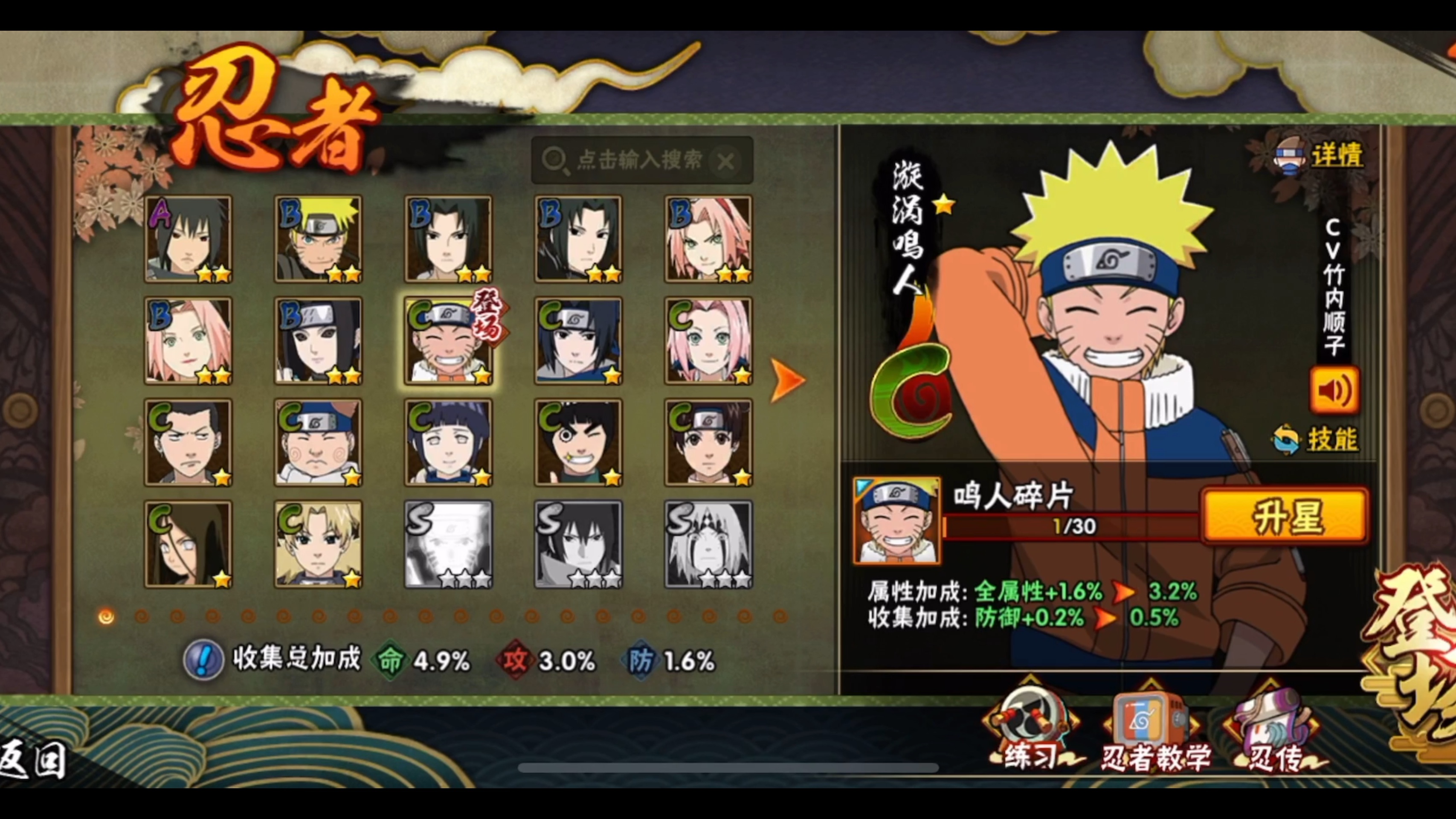Open the 技能 skills view

(x=1317, y=439)
